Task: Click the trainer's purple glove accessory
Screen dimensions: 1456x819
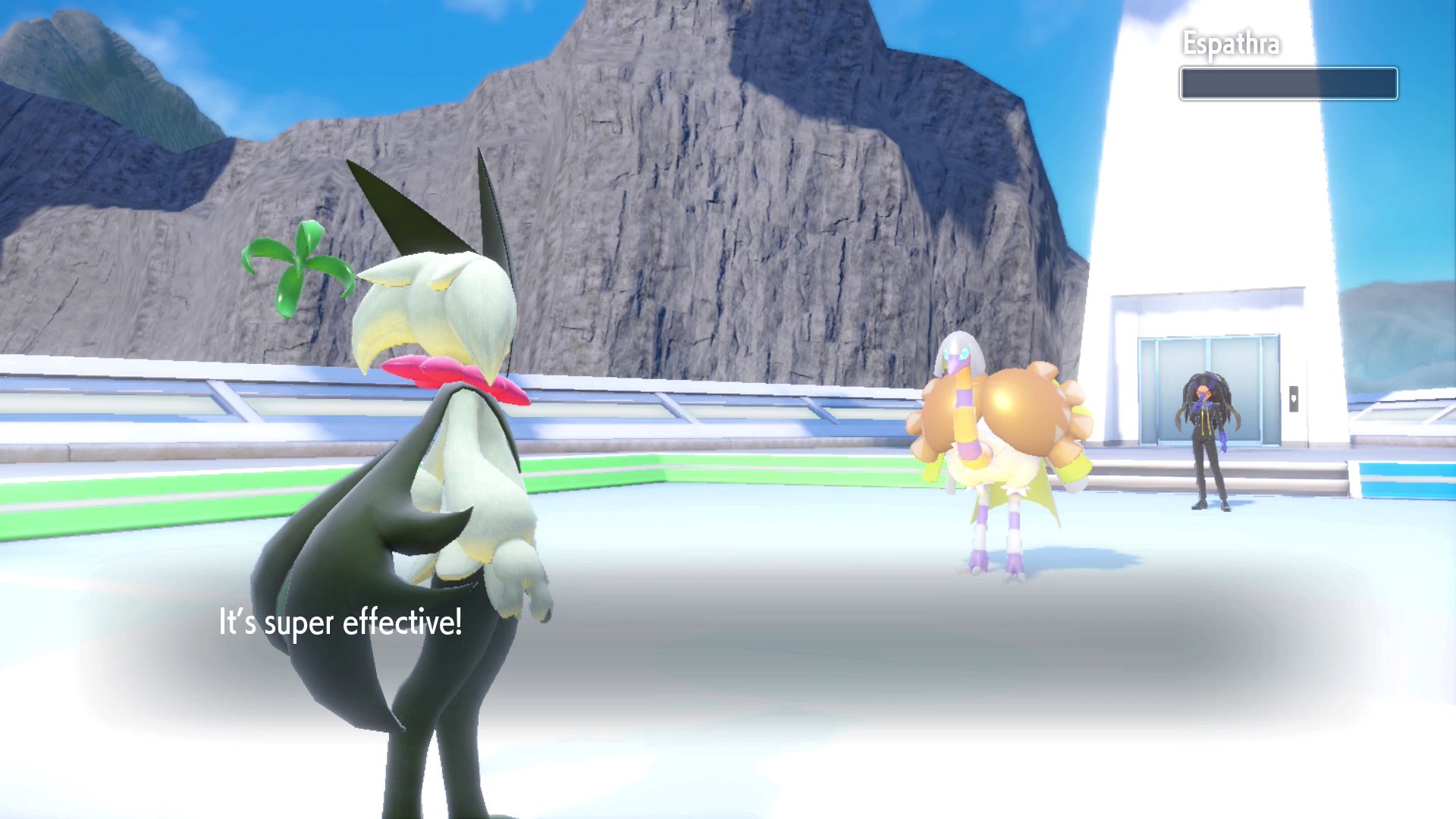Action: (1200, 401)
